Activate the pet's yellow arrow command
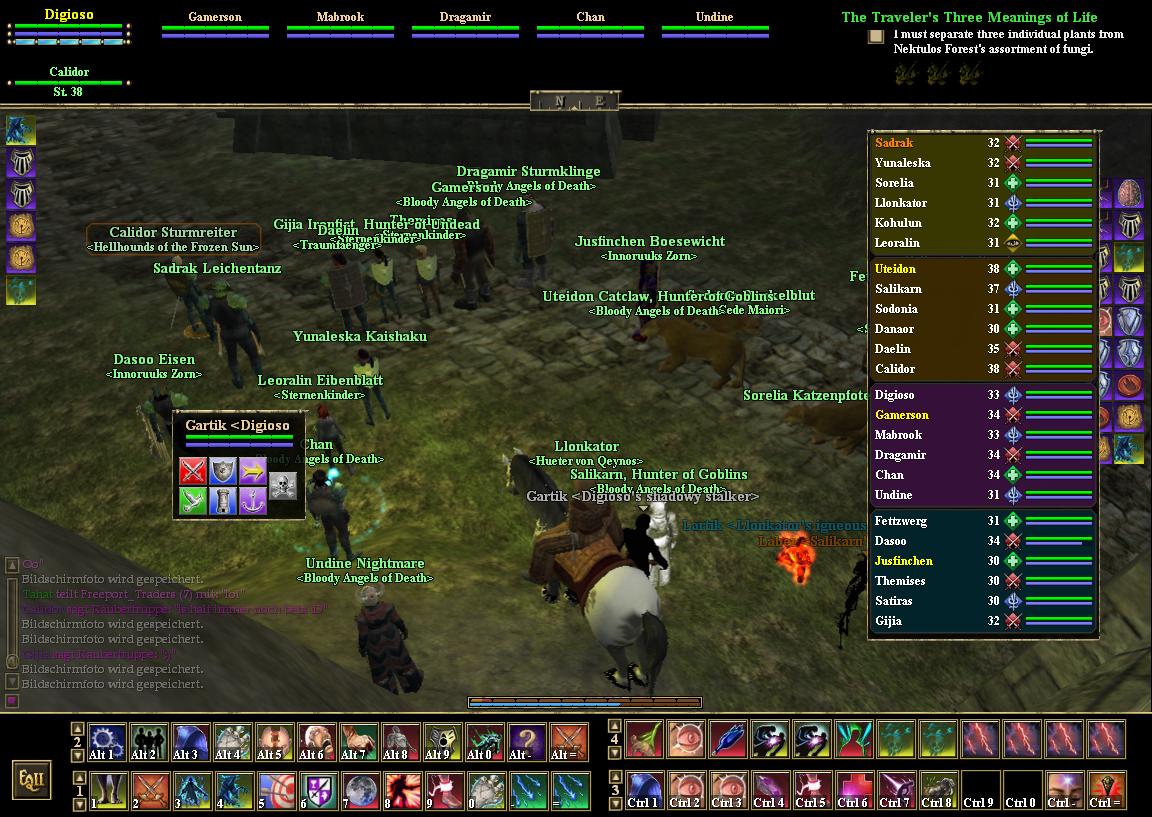The height and width of the screenshot is (817, 1152). point(253,471)
